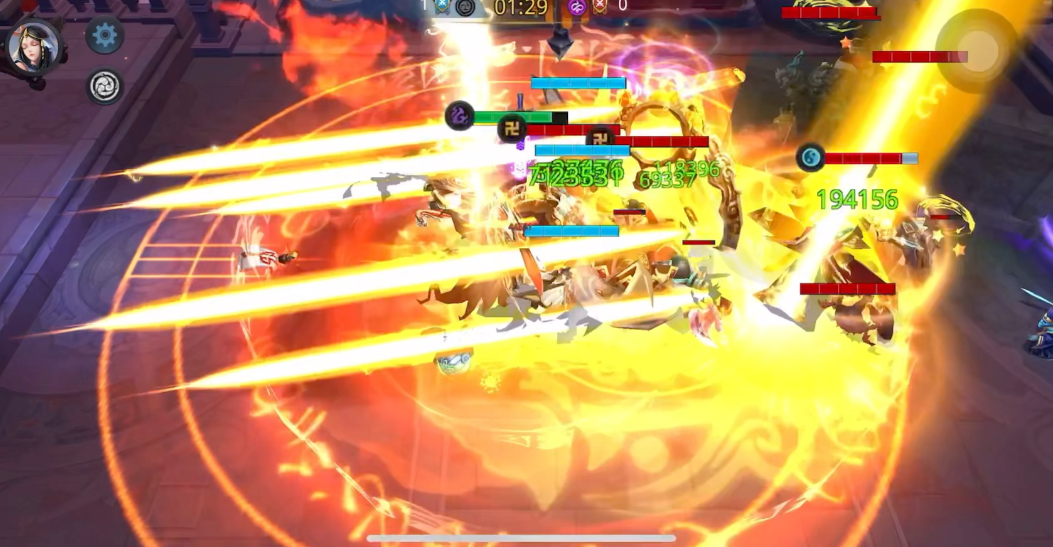Open settings with the blue gear icon
This screenshot has height=547, width=1053.
tap(105, 36)
